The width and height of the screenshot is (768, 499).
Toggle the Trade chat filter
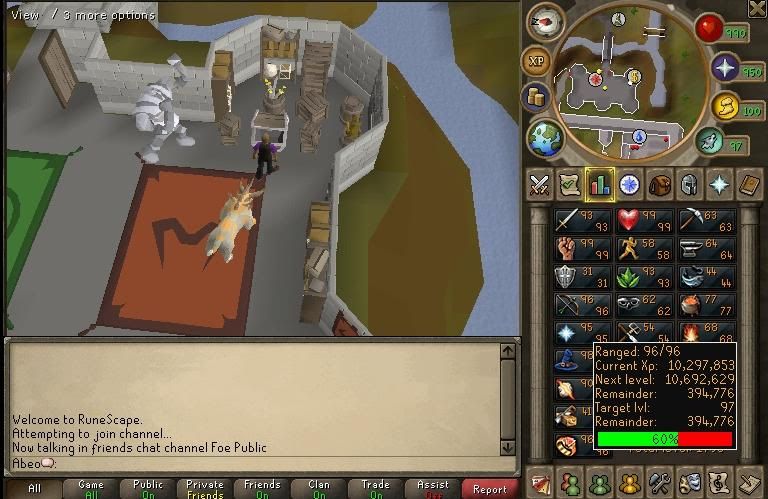[376, 489]
